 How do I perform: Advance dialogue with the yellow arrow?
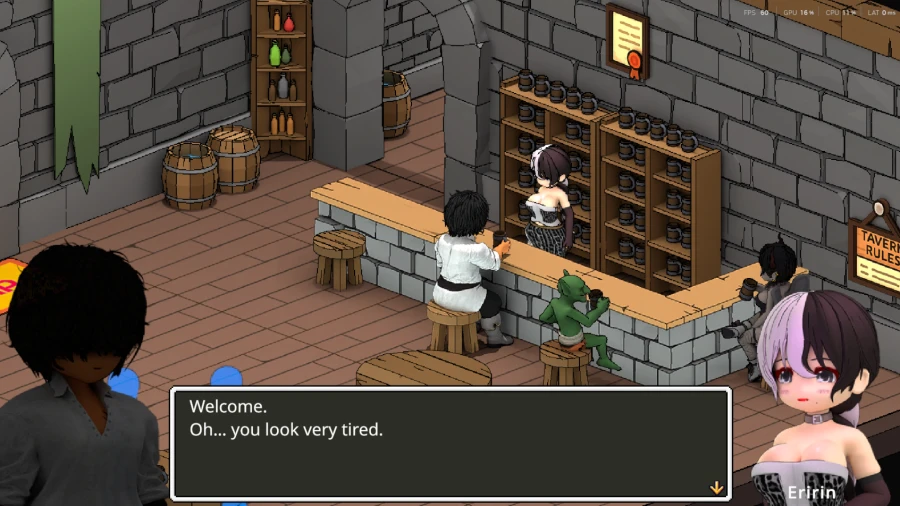716,488
